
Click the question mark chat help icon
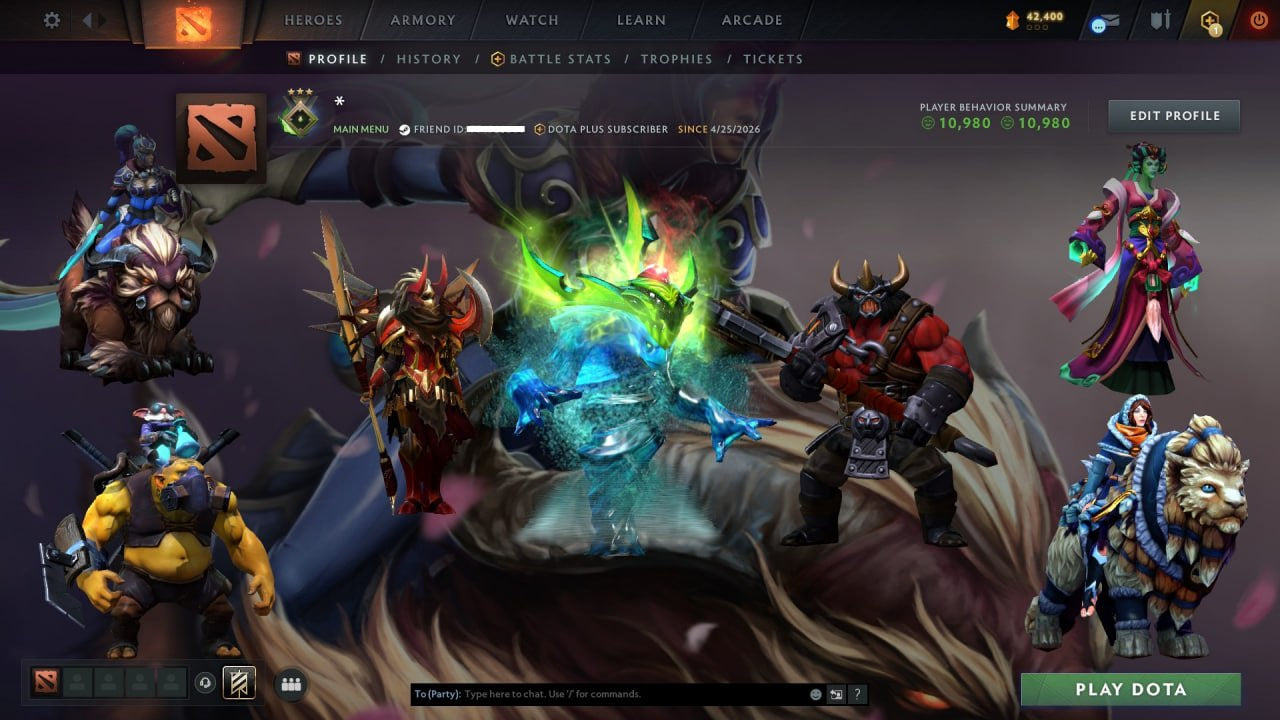pos(857,693)
